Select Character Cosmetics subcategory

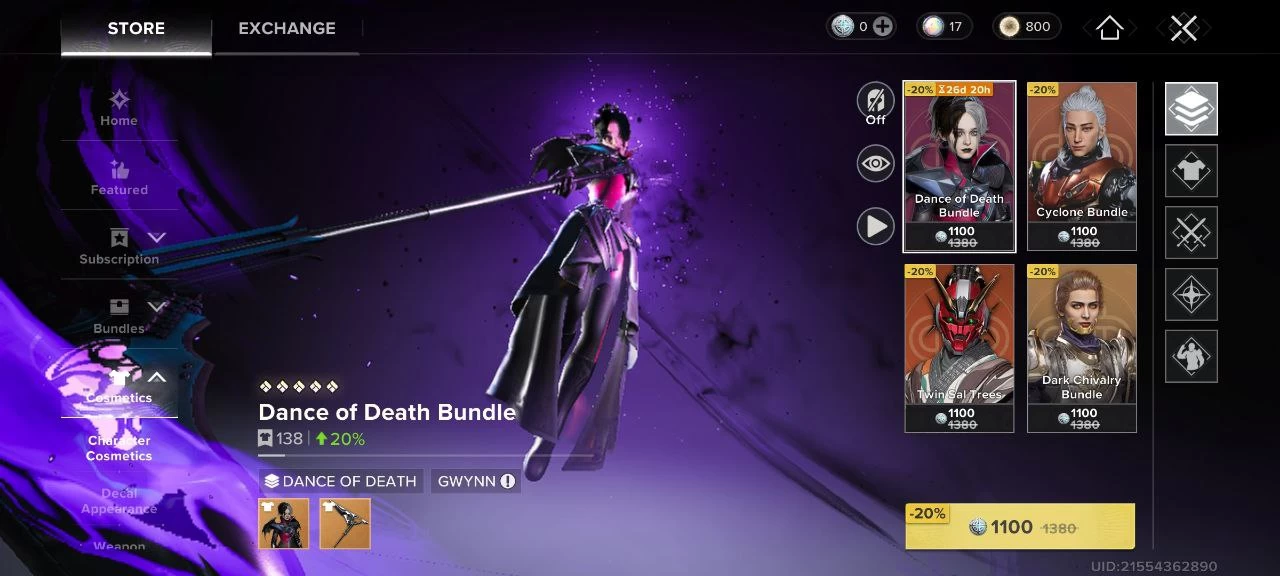click(119, 448)
